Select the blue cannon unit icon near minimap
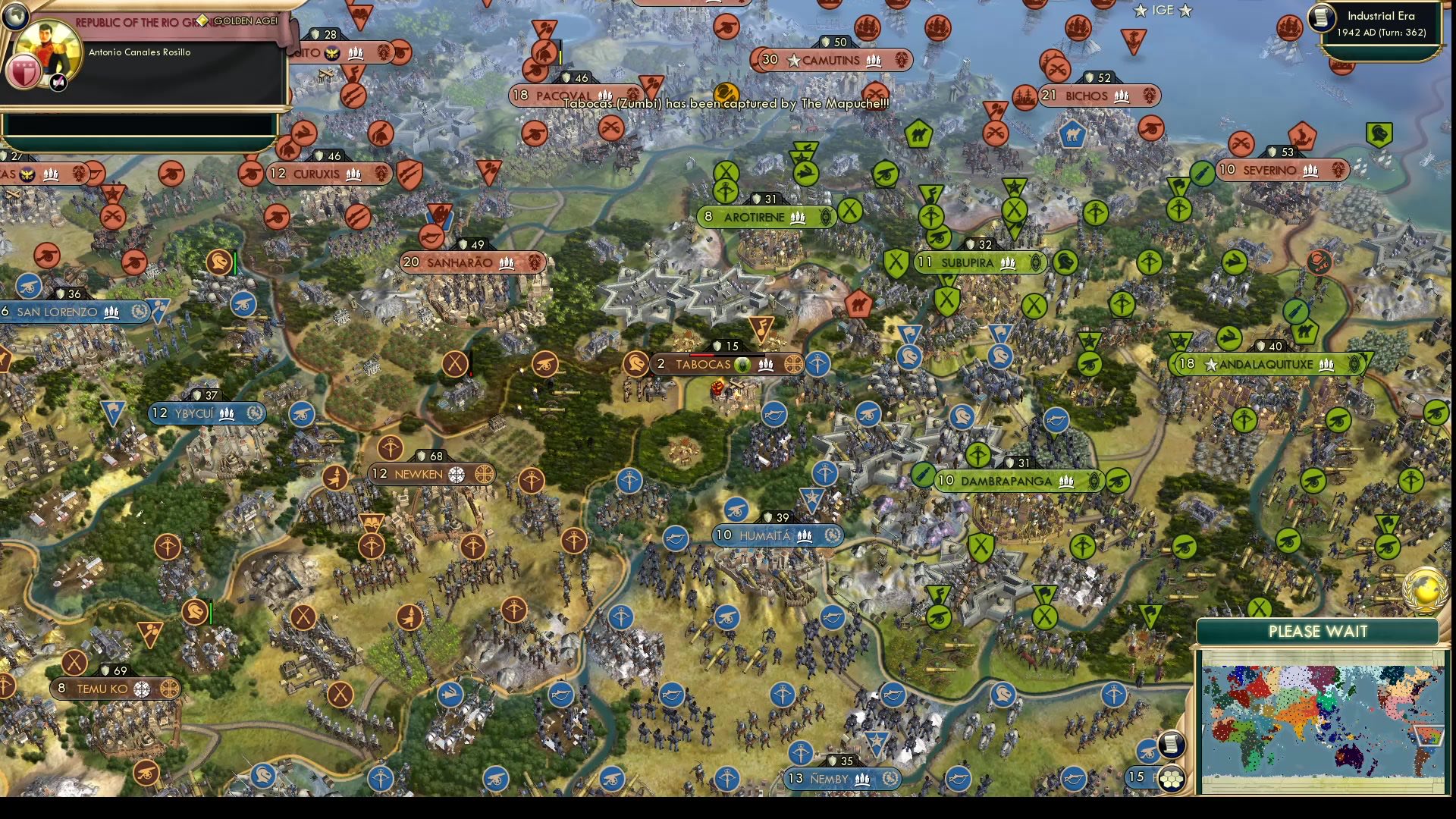Viewport: 1456px width, 819px height. (x=1147, y=751)
